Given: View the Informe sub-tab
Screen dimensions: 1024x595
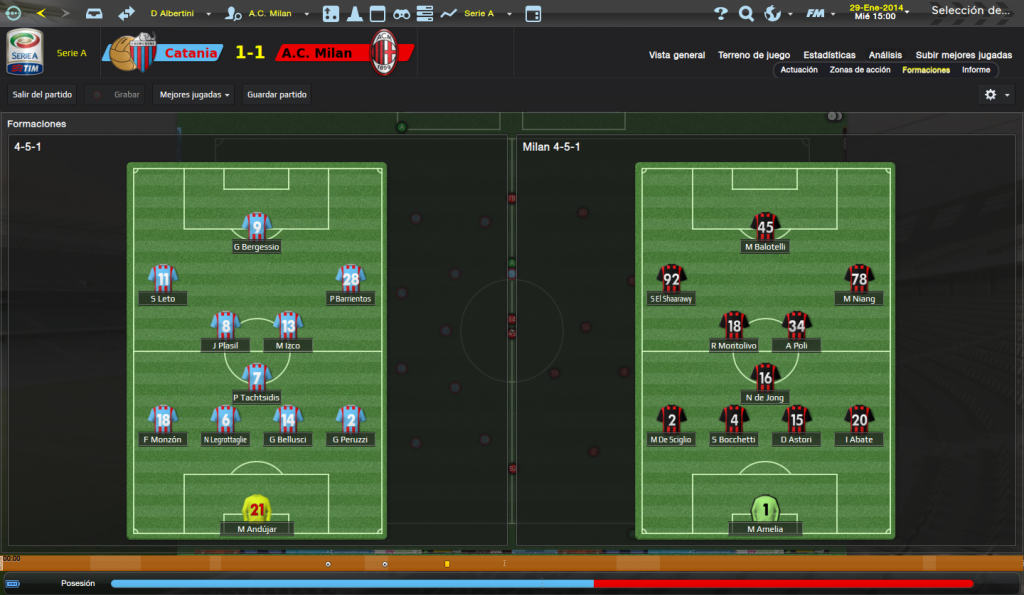Looking at the screenshot, I should (976, 70).
